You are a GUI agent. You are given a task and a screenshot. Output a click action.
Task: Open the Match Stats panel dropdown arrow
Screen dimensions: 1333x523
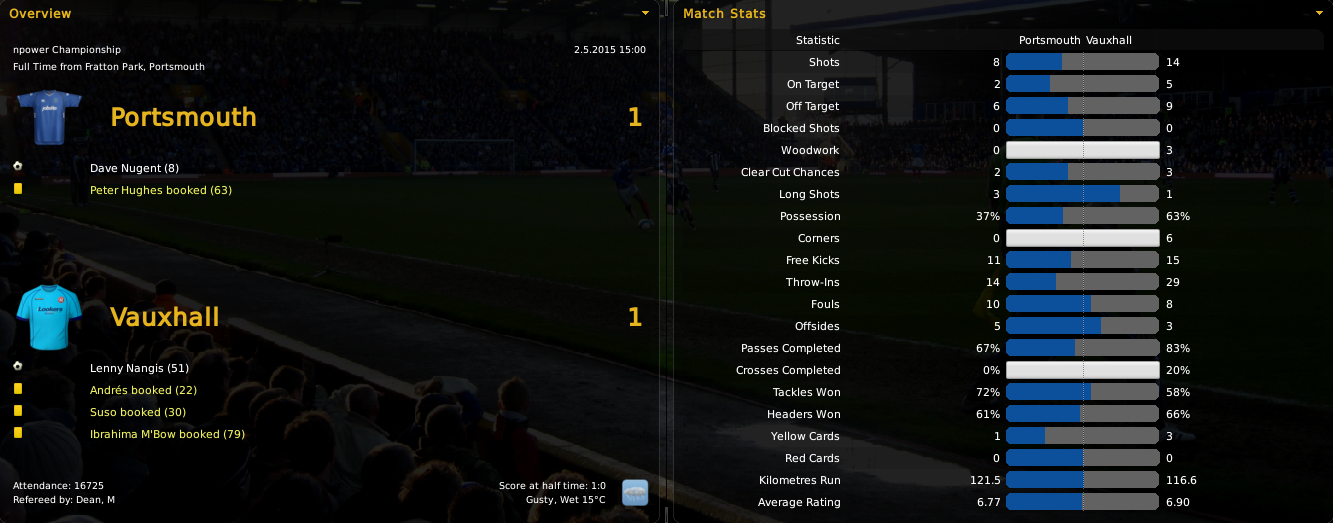[1319, 14]
